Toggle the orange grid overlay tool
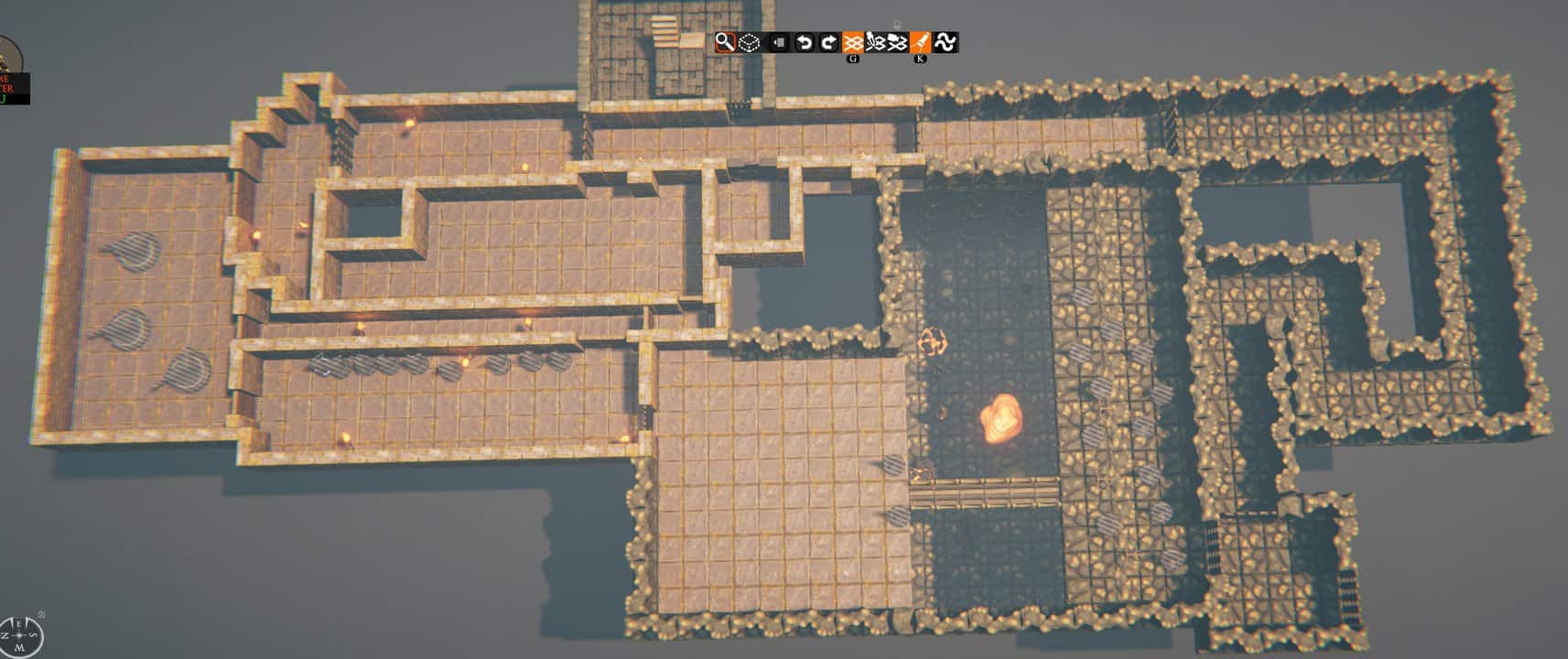 (x=853, y=42)
